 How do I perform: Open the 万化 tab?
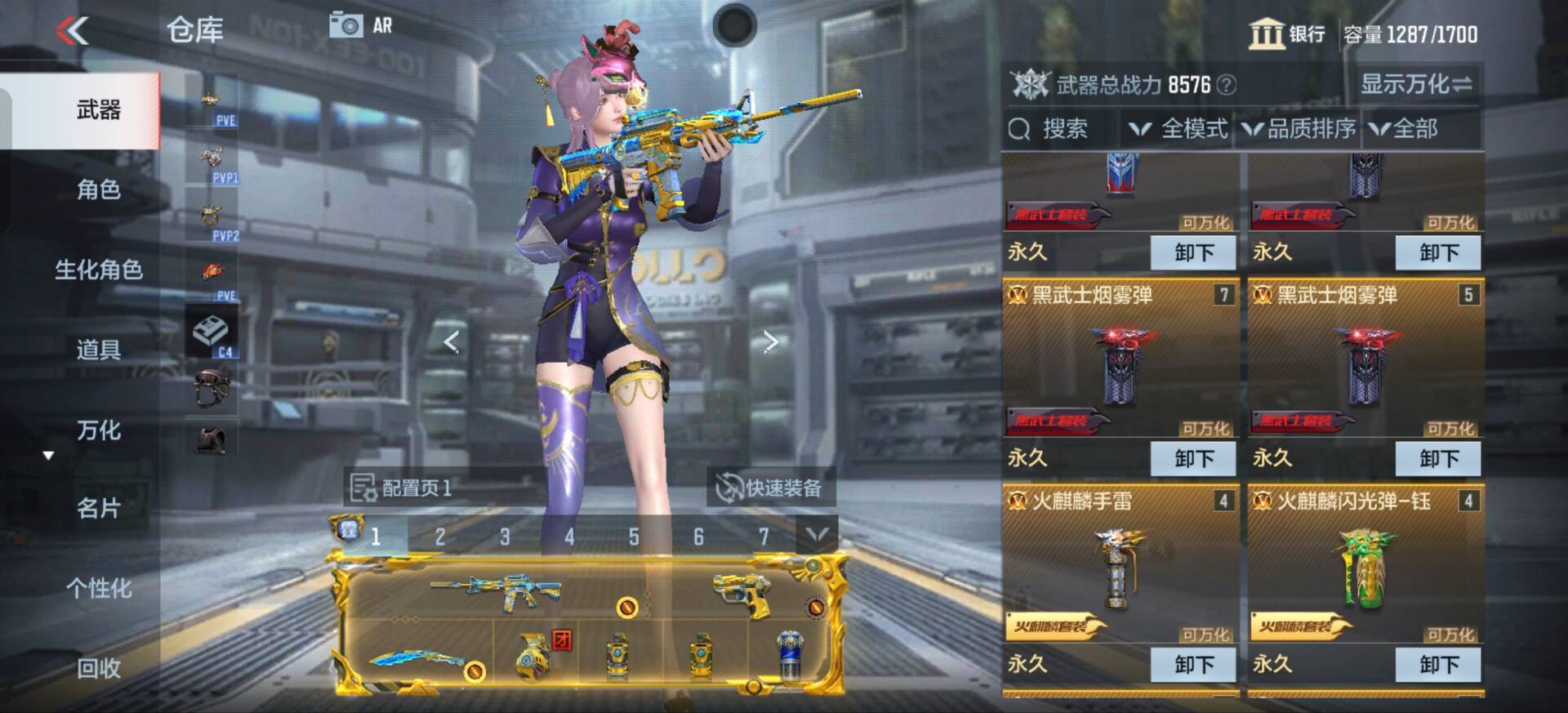98,430
